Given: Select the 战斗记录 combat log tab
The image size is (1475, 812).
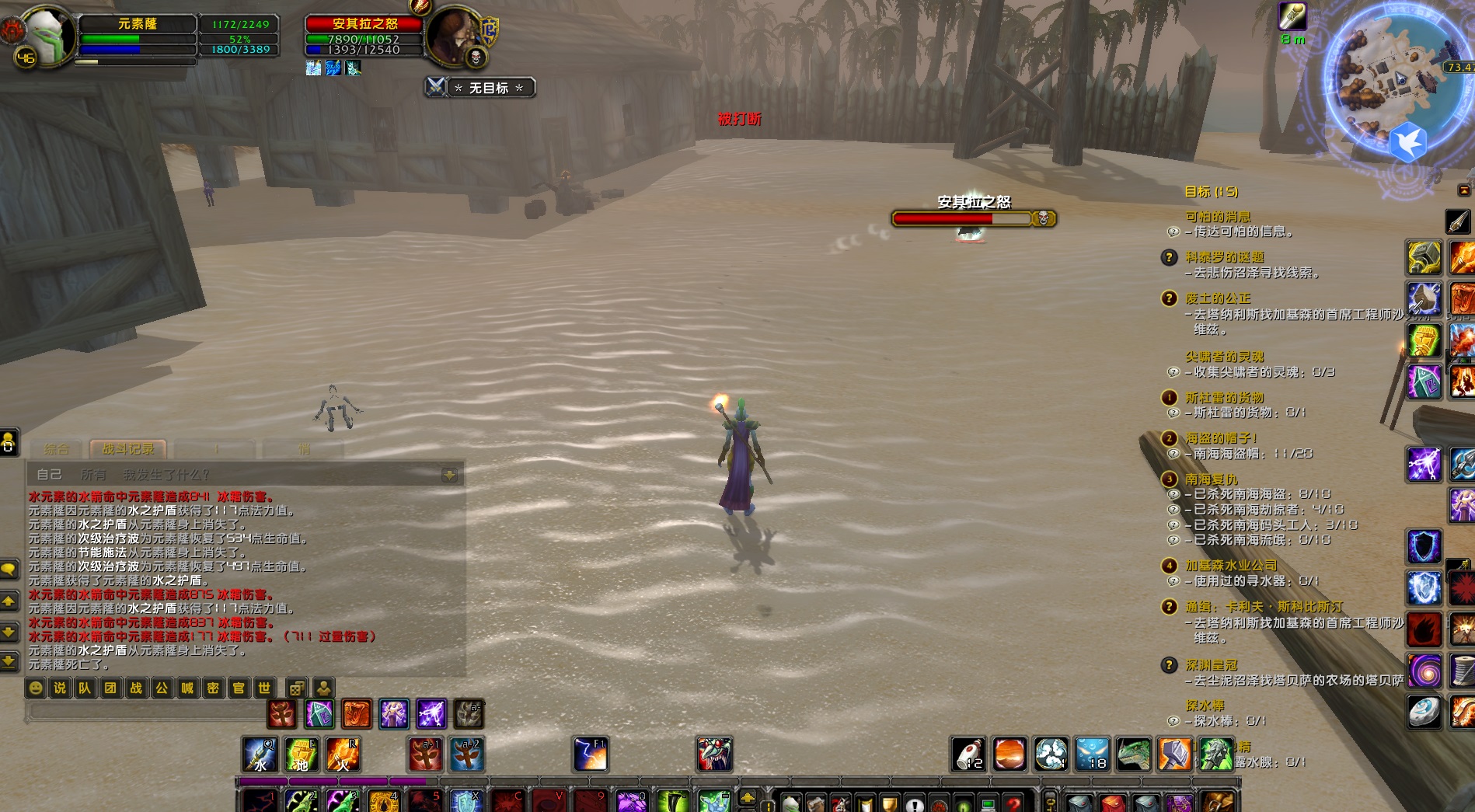Looking at the screenshot, I should click(128, 449).
